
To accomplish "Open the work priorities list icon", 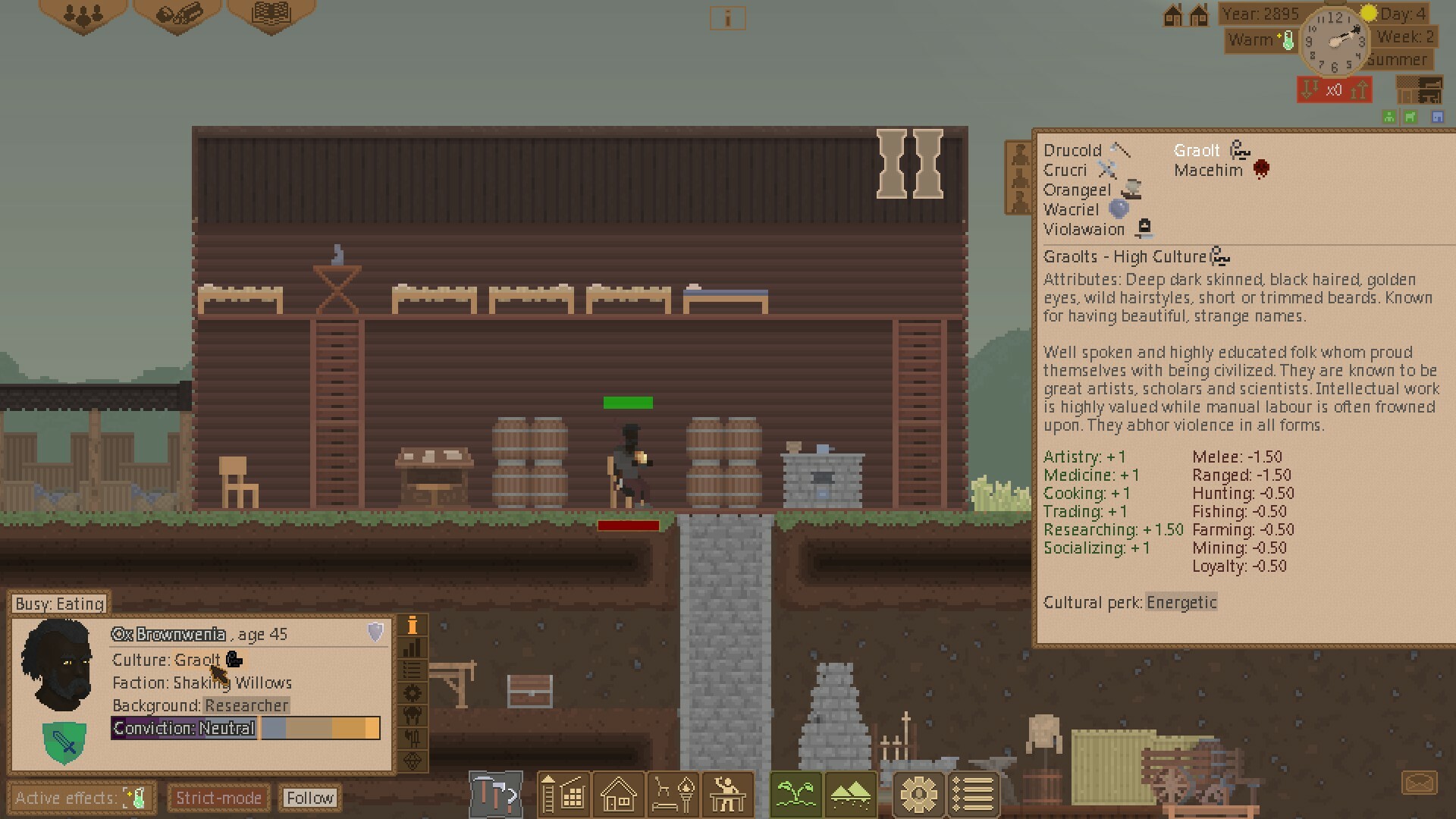I will [974, 794].
